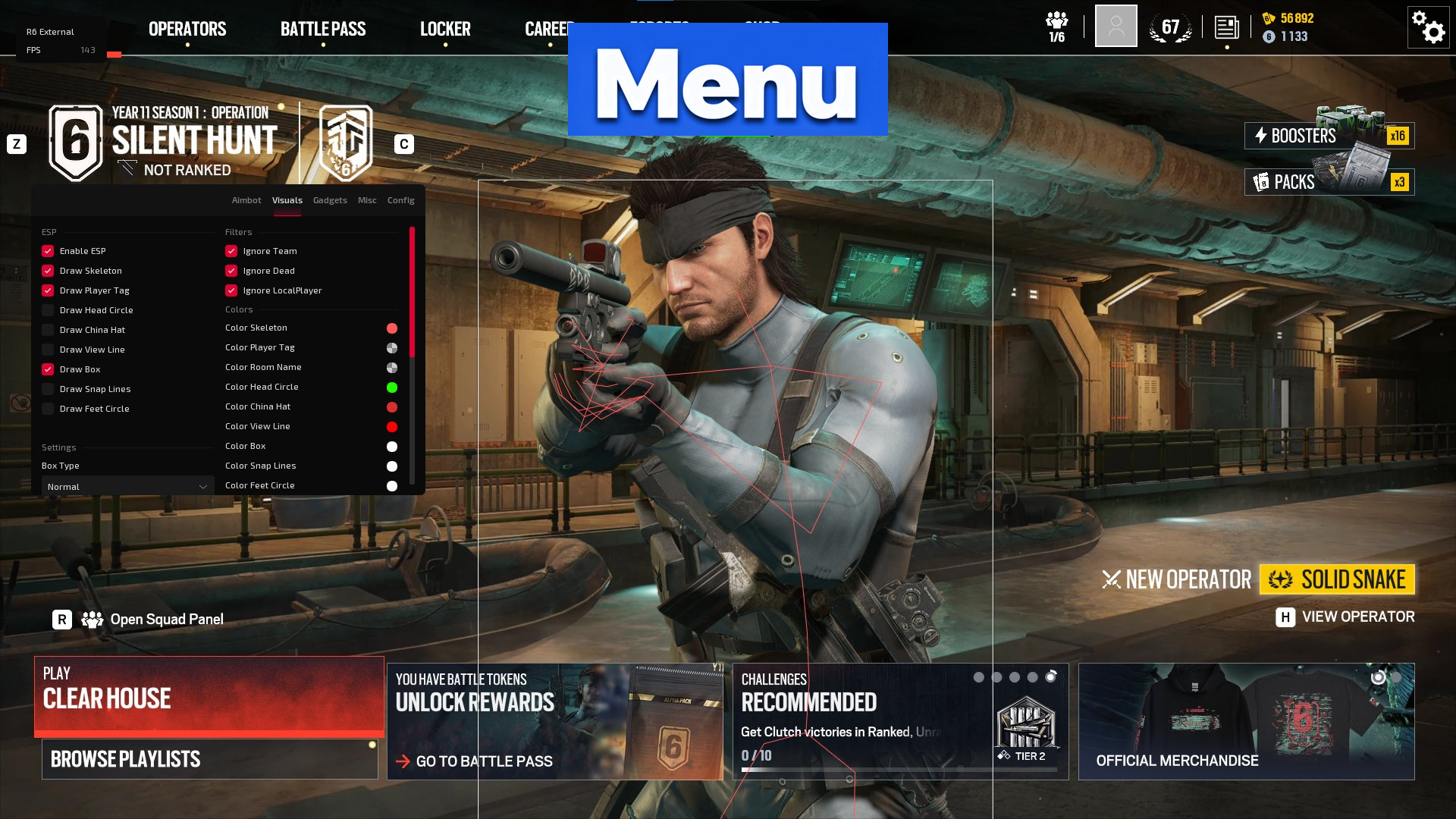Click the player avatar portrait at the top
This screenshot has width=1456, height=819.
[x=1116, y=27]
